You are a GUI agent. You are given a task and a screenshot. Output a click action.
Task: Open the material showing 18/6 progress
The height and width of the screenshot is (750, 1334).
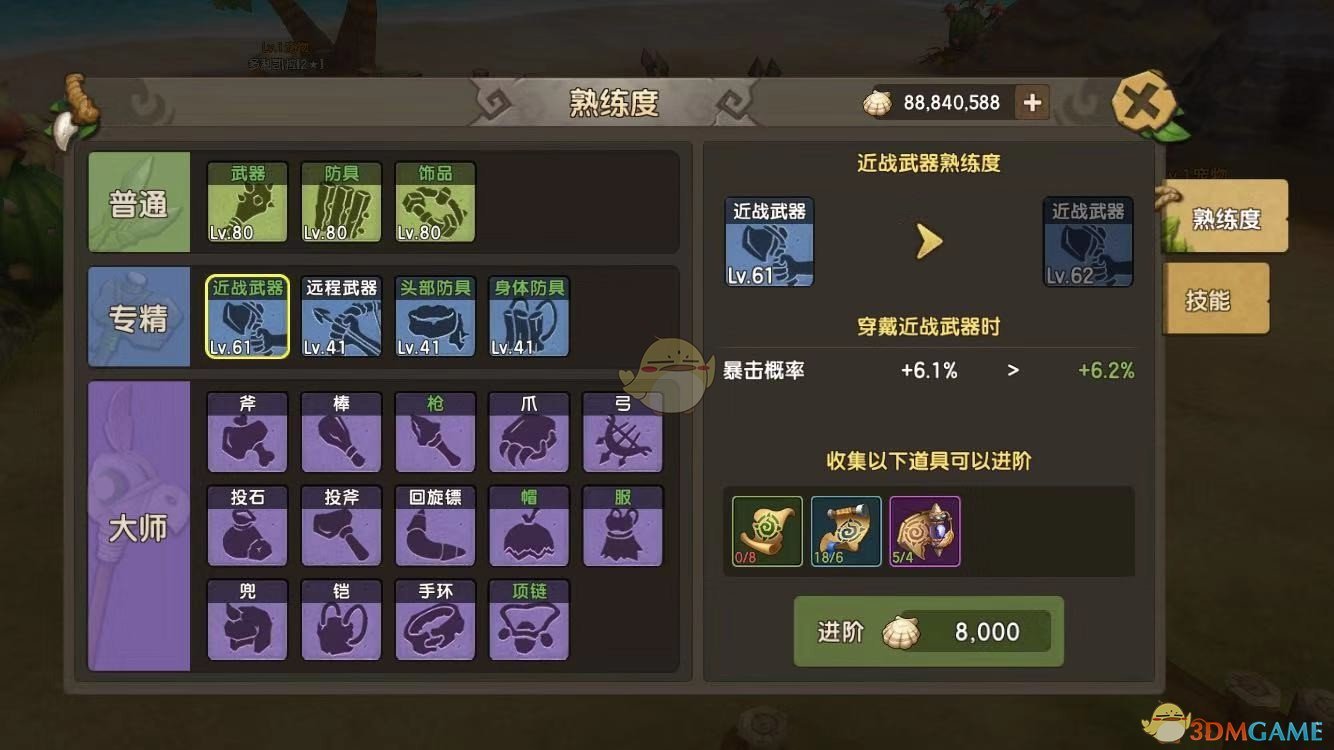click(845, 531)
